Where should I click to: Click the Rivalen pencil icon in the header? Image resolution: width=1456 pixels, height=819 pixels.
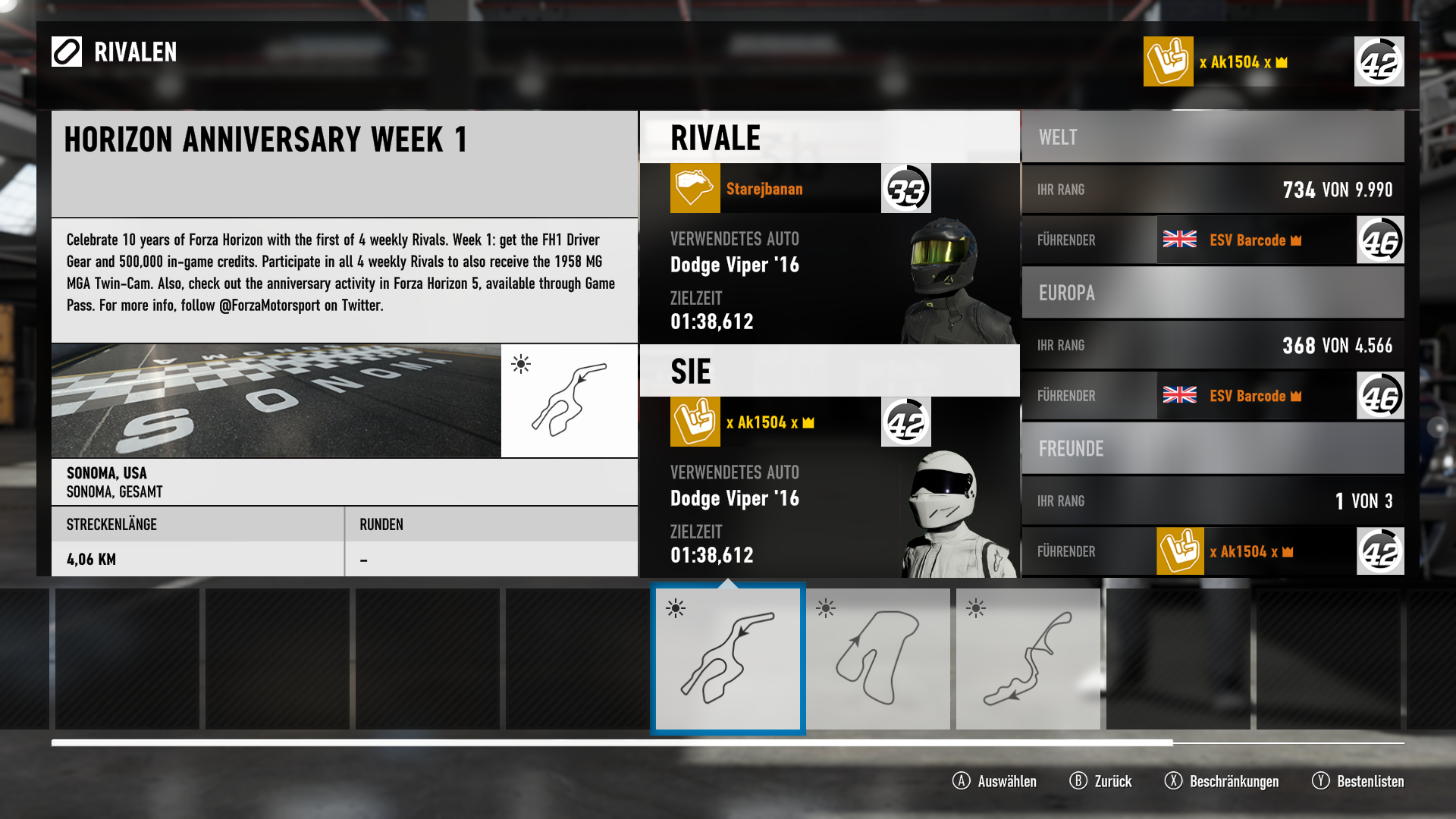[67, 52]
